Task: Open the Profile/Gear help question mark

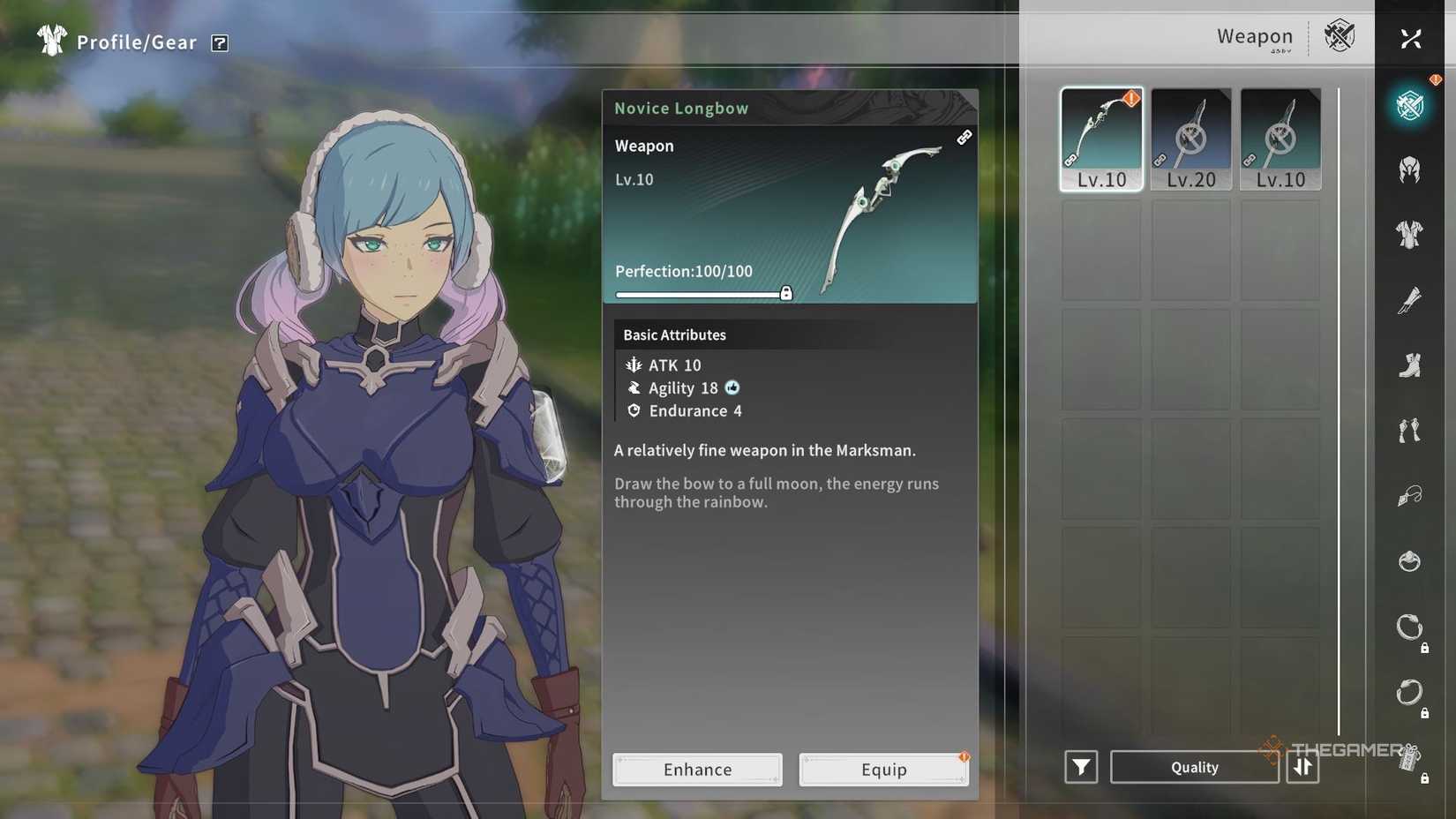Action: pos(220,43)
